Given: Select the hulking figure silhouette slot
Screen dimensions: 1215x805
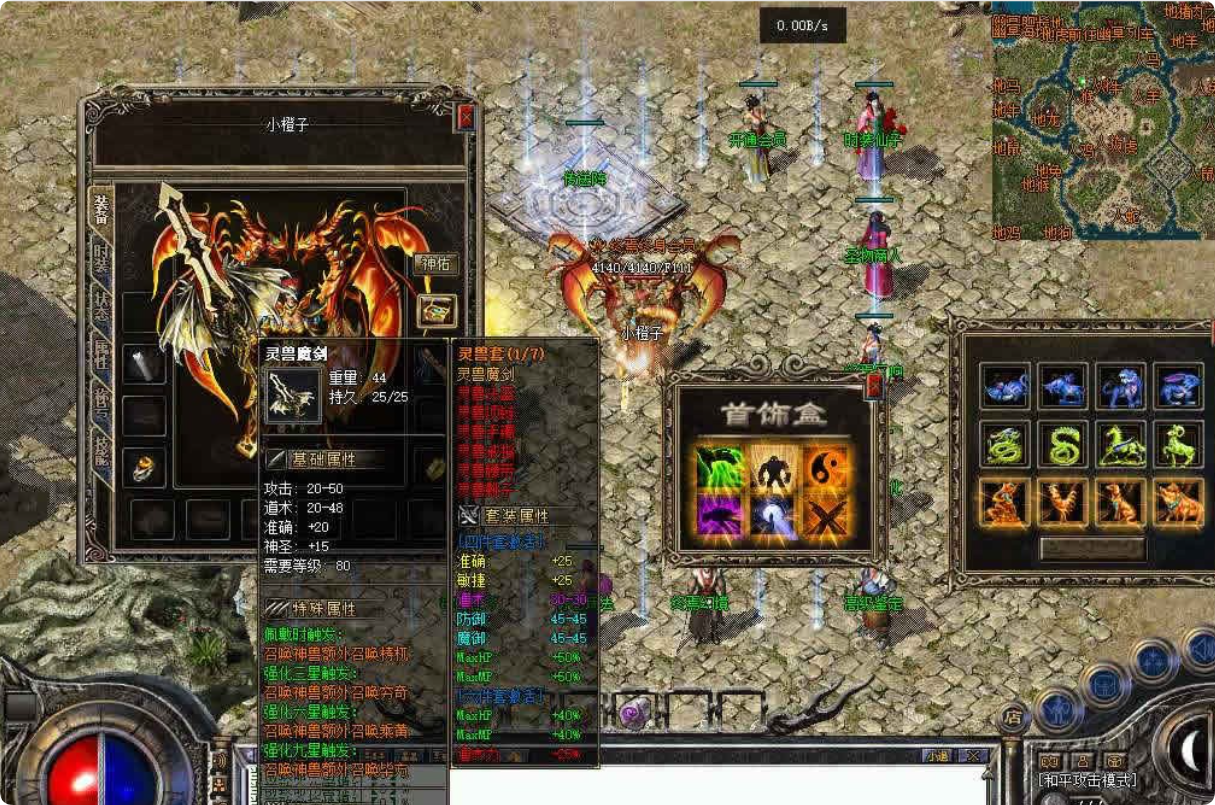Looking at the screenshot, I should 772,466.
